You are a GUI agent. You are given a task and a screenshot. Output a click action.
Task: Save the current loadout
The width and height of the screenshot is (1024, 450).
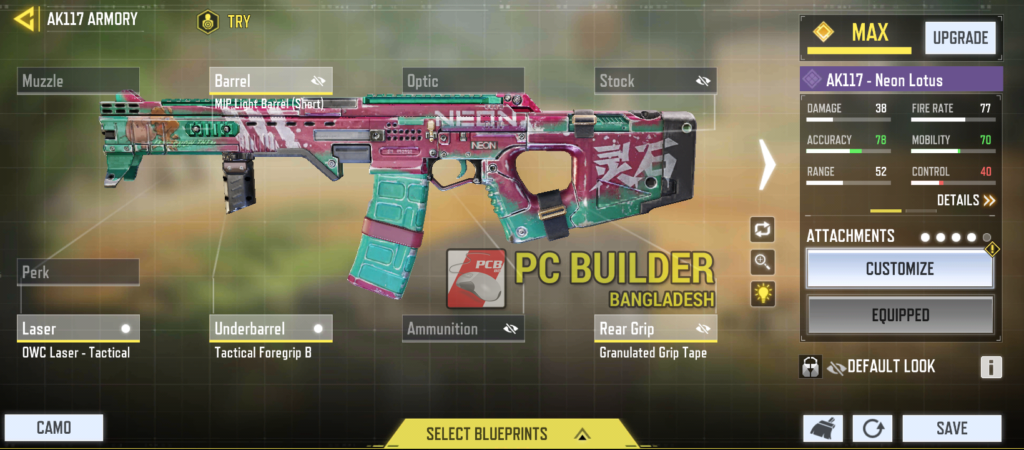[x=951, y=428]
